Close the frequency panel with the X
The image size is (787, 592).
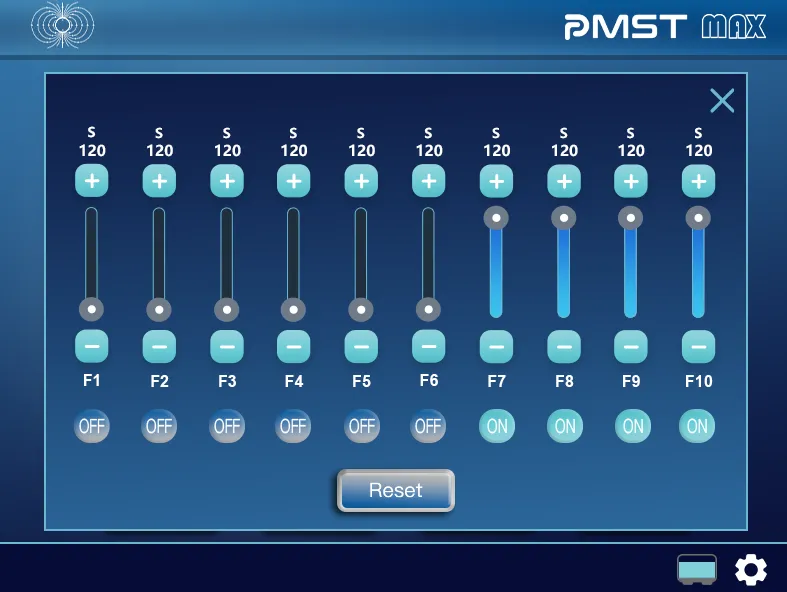click(722, 100)
